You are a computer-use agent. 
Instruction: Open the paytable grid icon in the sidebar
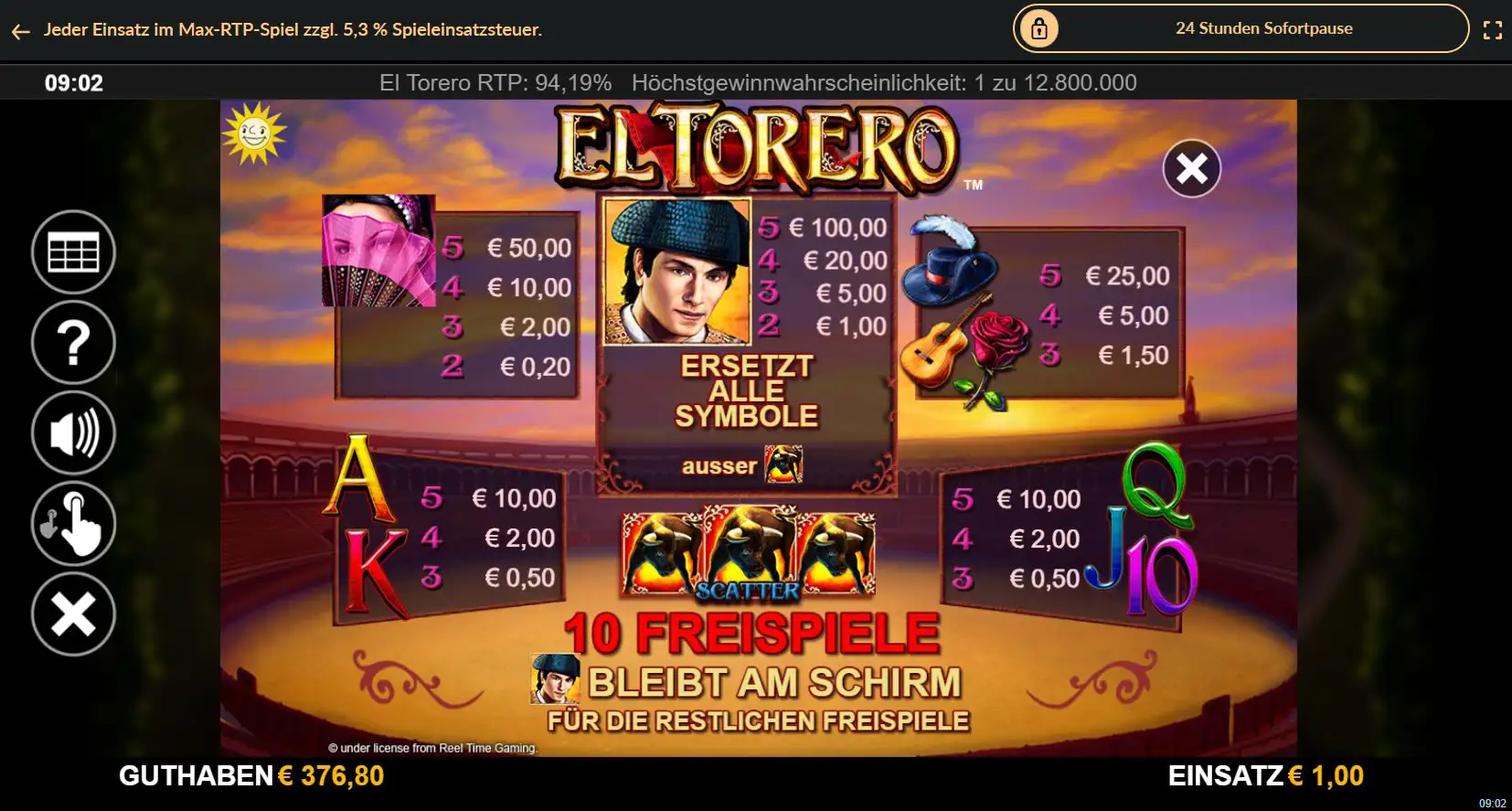[x=73, y=251]
